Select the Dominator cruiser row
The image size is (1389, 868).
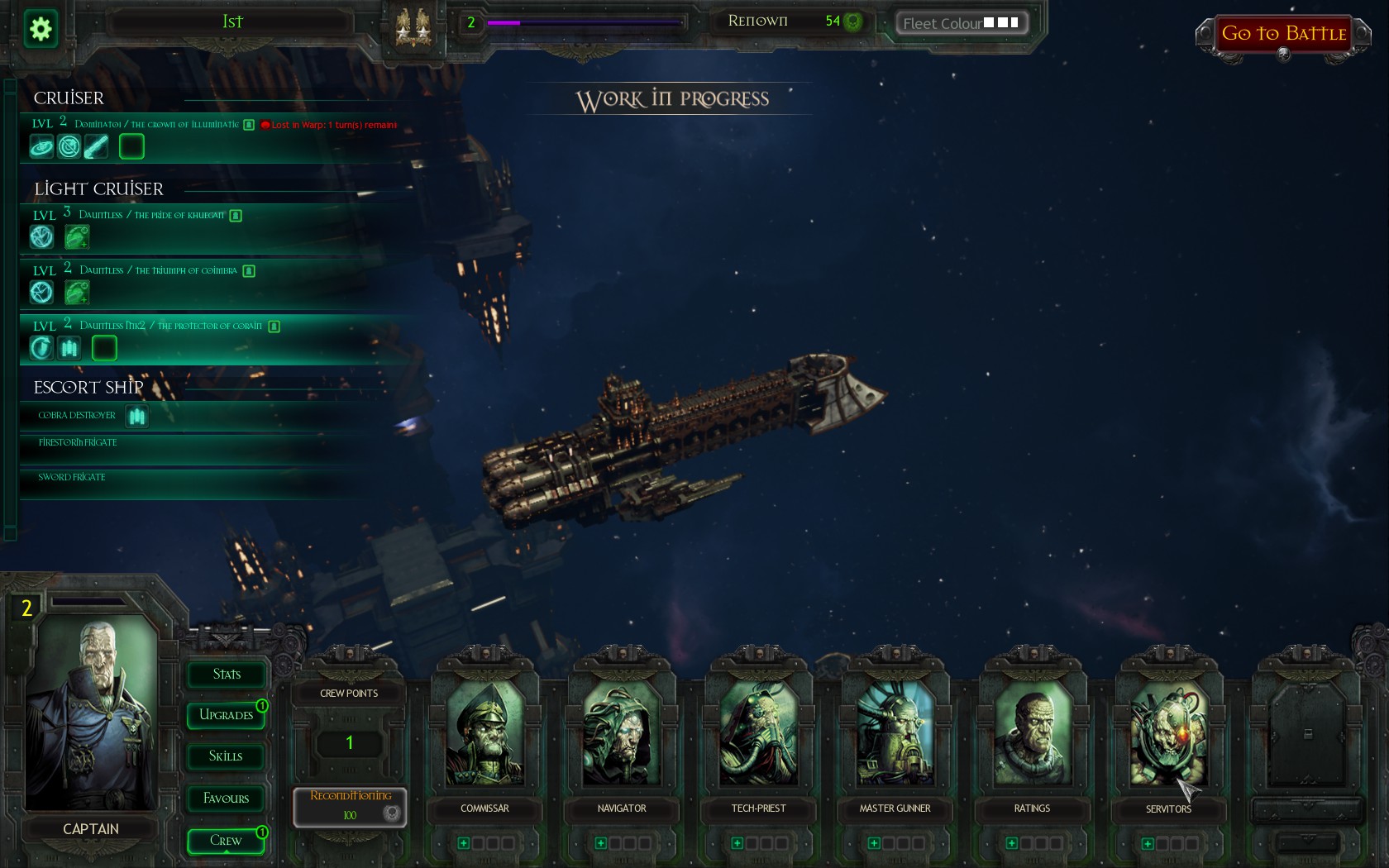(157, 125)
